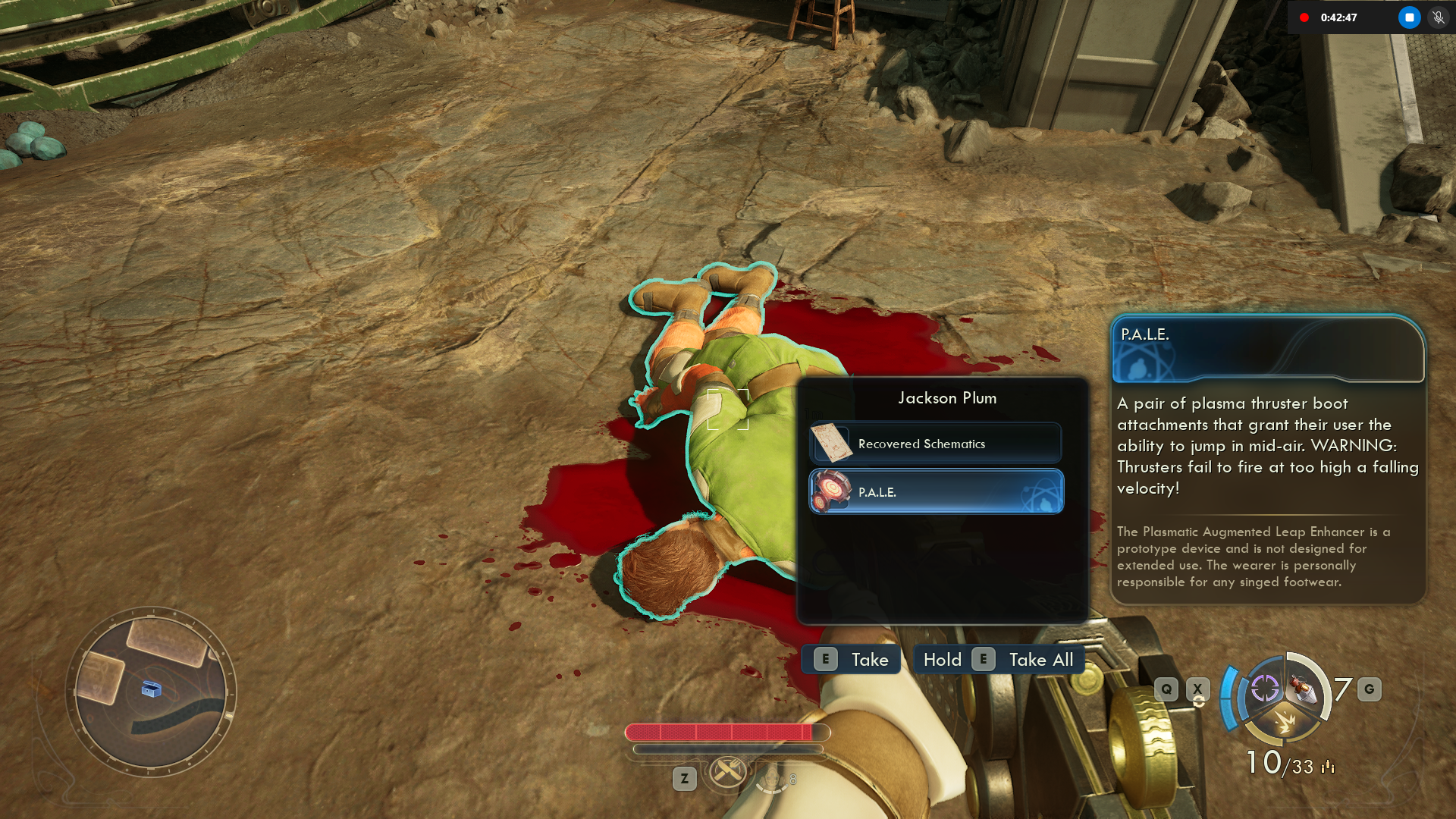Select the P.A.L.E. loot item
Screen dimensions: 1456x819
[x=936, y=492]
